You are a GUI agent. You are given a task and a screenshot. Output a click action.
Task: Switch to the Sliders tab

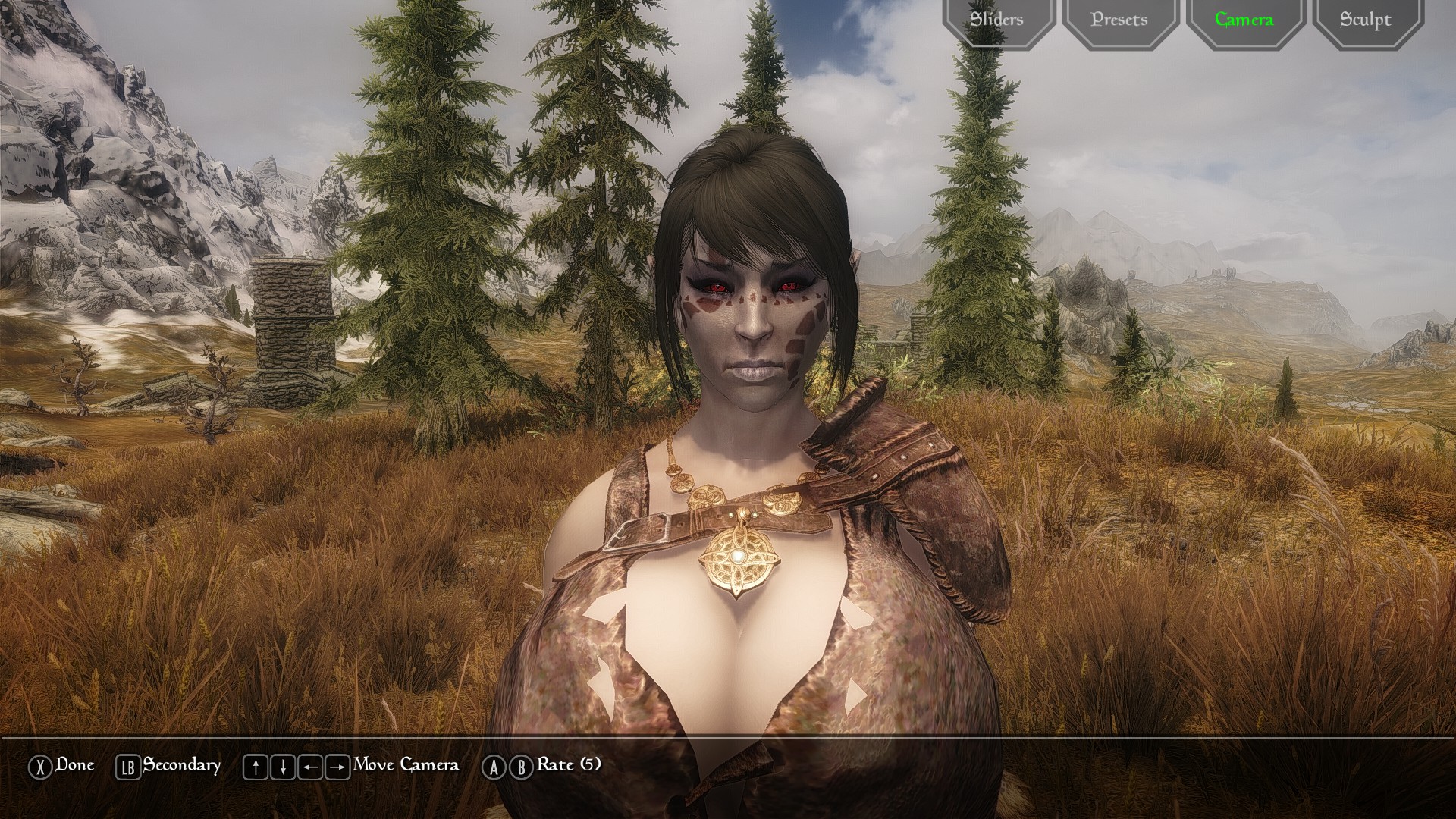997,20
